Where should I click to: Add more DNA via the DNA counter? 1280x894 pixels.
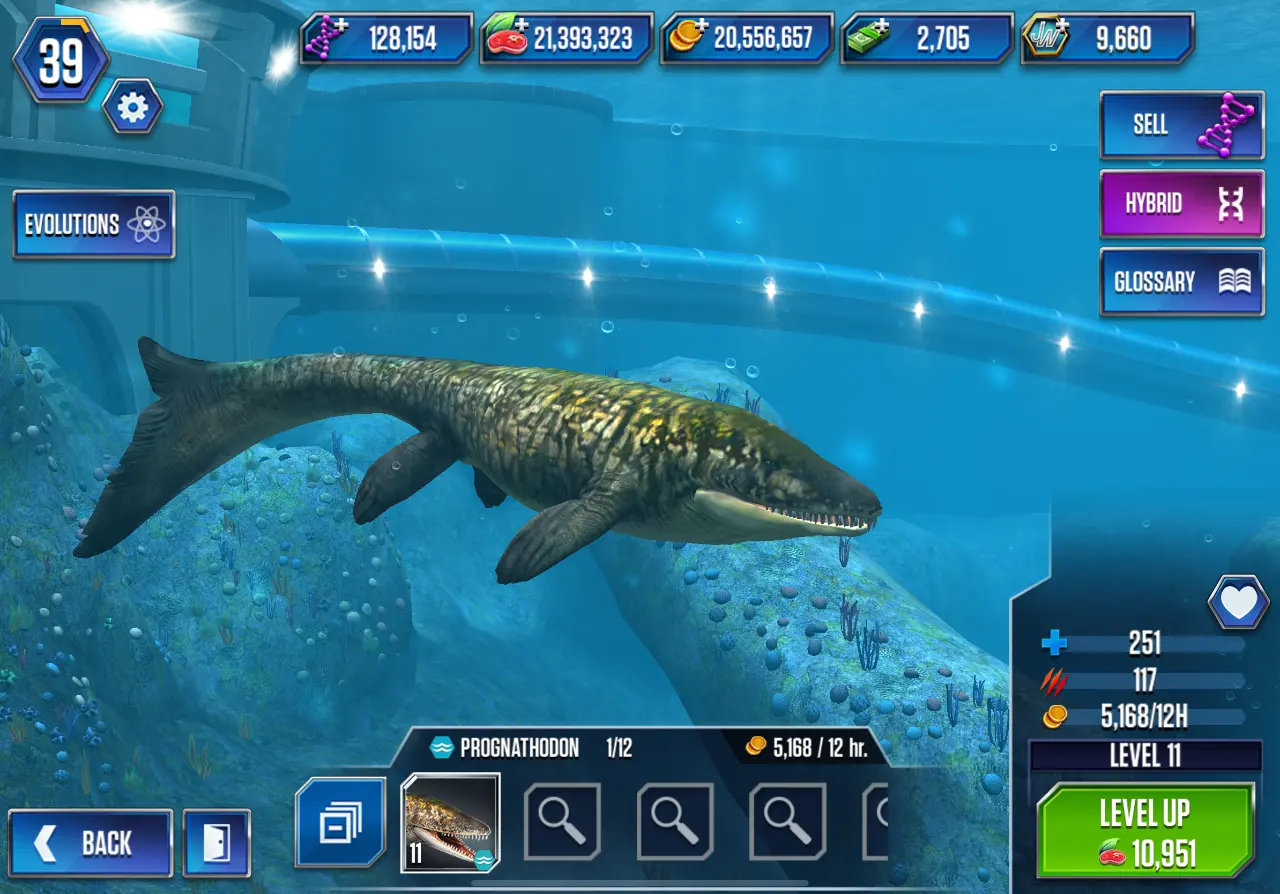pyautogui.click(x=386, y=38)
